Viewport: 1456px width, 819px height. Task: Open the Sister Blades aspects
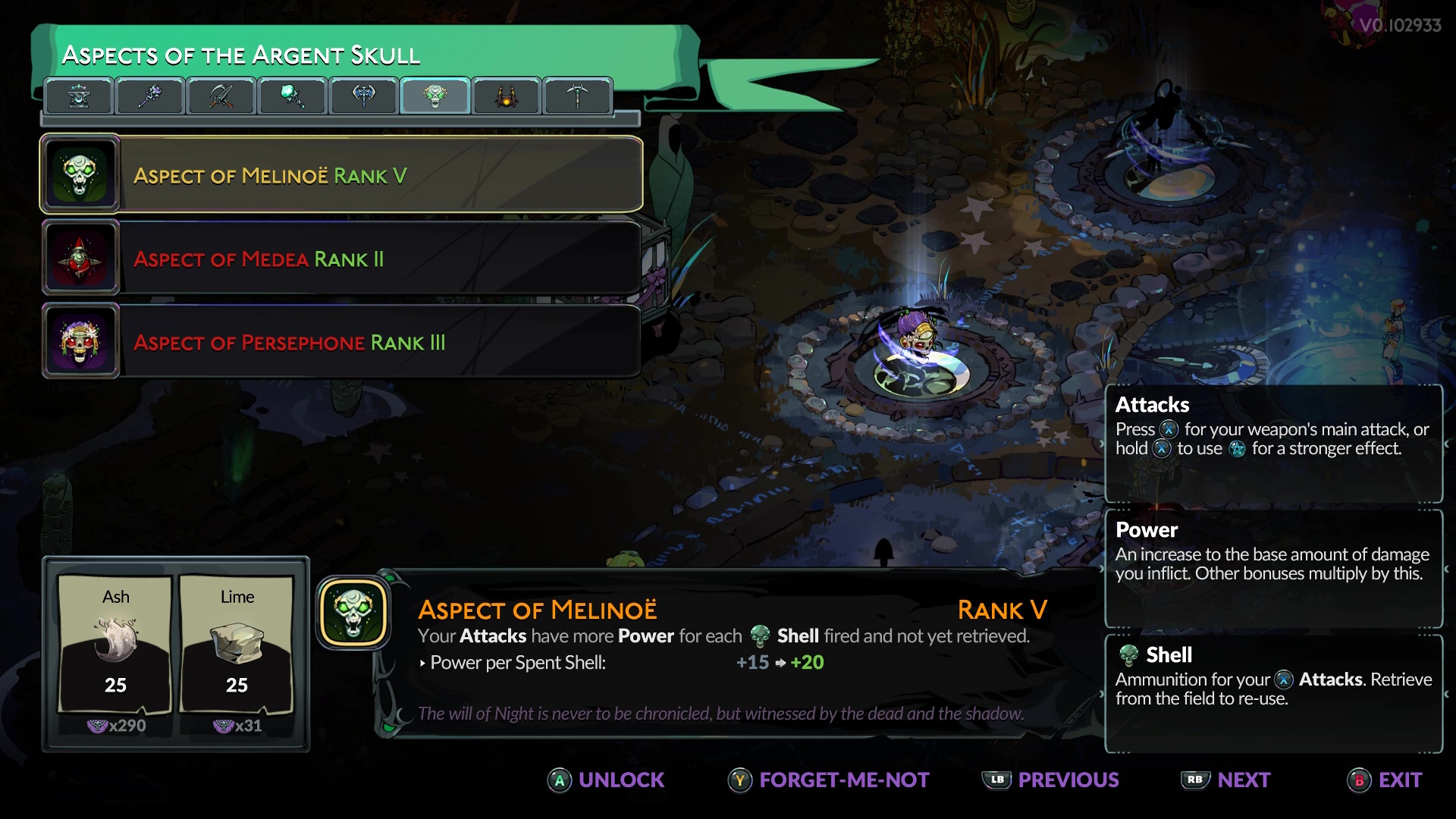click(x=221, y=96)
